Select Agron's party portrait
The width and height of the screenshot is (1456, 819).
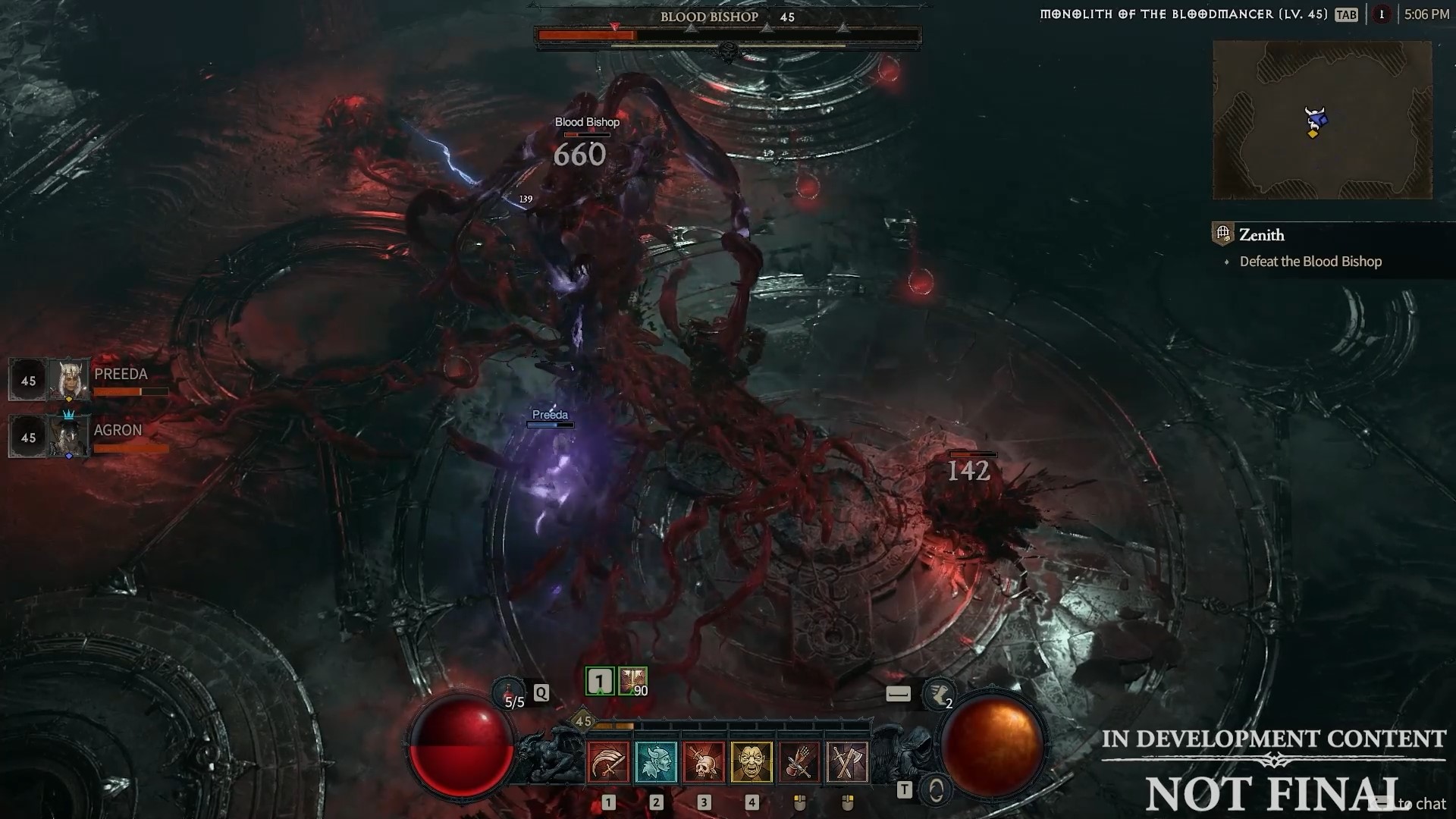(x=69, y=436)
